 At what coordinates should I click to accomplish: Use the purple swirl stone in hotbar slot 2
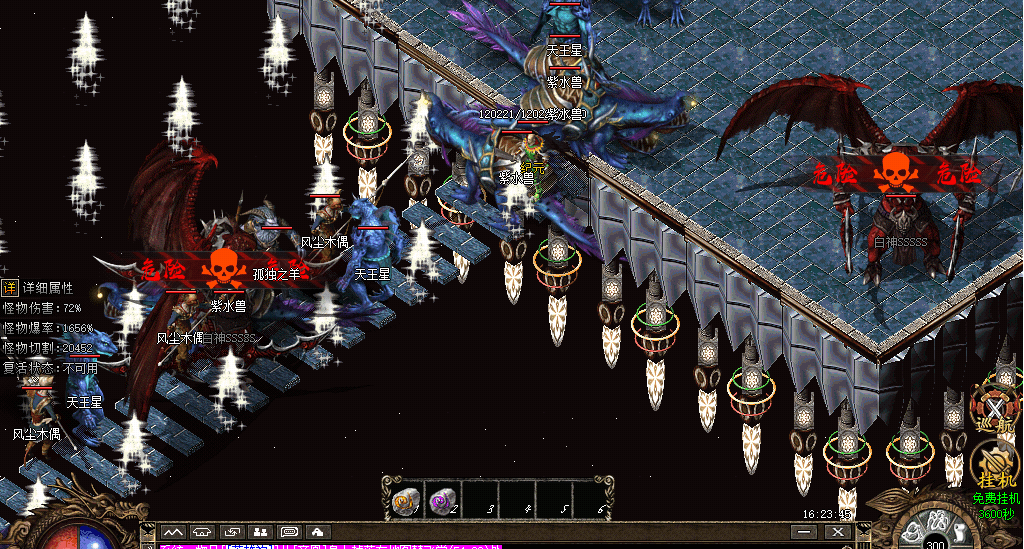[x=441, y=500]
